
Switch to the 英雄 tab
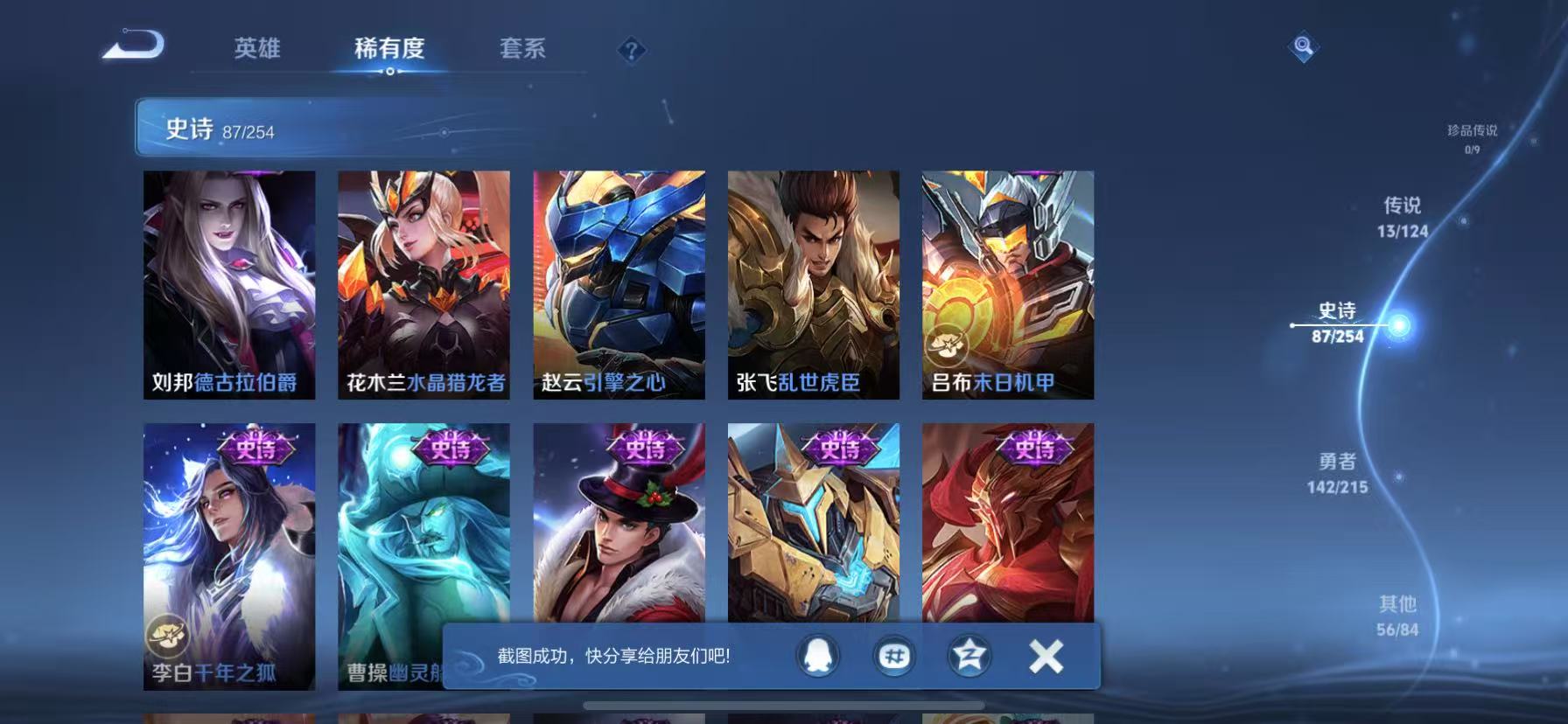coord(256,50)
